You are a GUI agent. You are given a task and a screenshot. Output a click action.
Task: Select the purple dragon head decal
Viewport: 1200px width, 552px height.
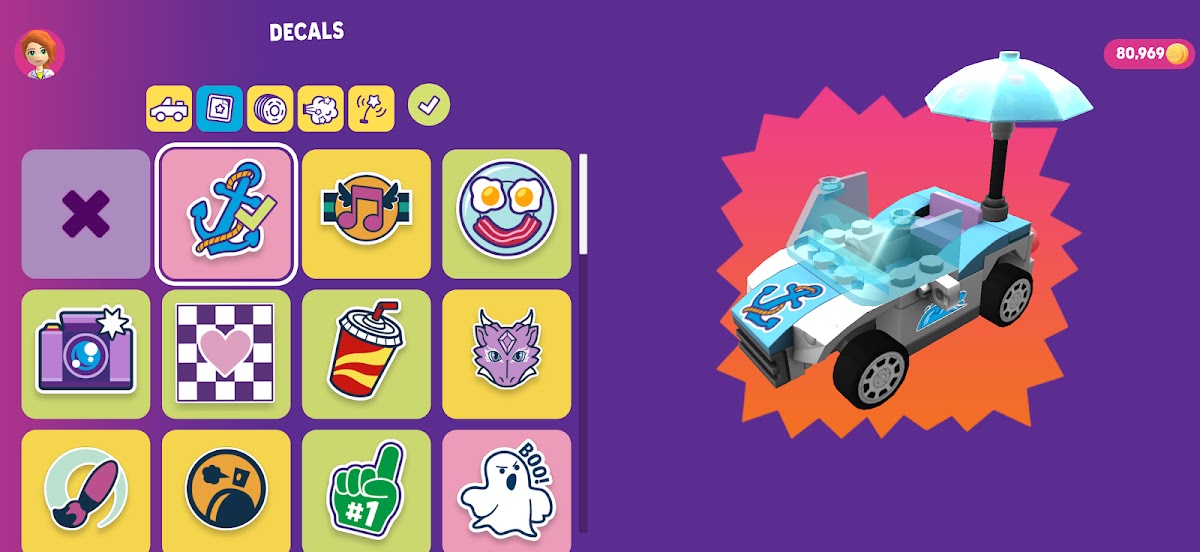[x=506, y=354]
